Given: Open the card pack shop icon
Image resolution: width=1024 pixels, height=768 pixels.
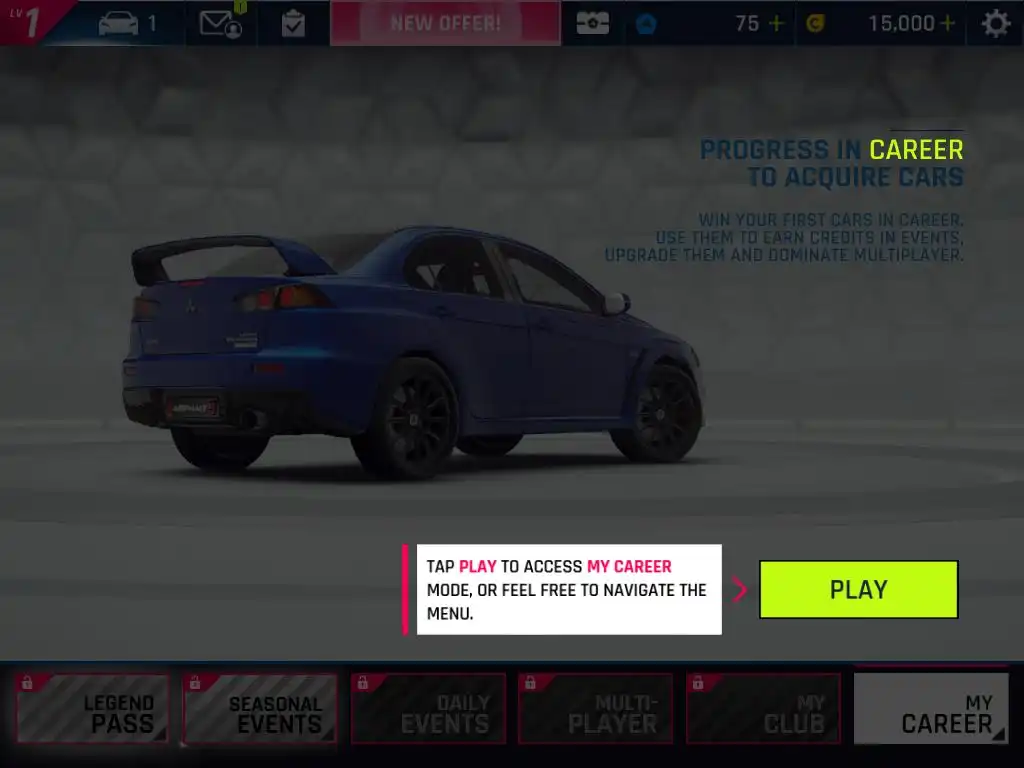Looking at the screenshot, I should pos(592,23).
